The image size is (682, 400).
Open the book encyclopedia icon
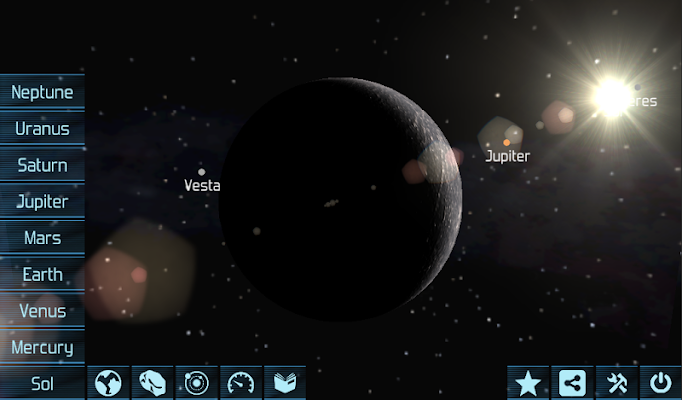point(284,383)
